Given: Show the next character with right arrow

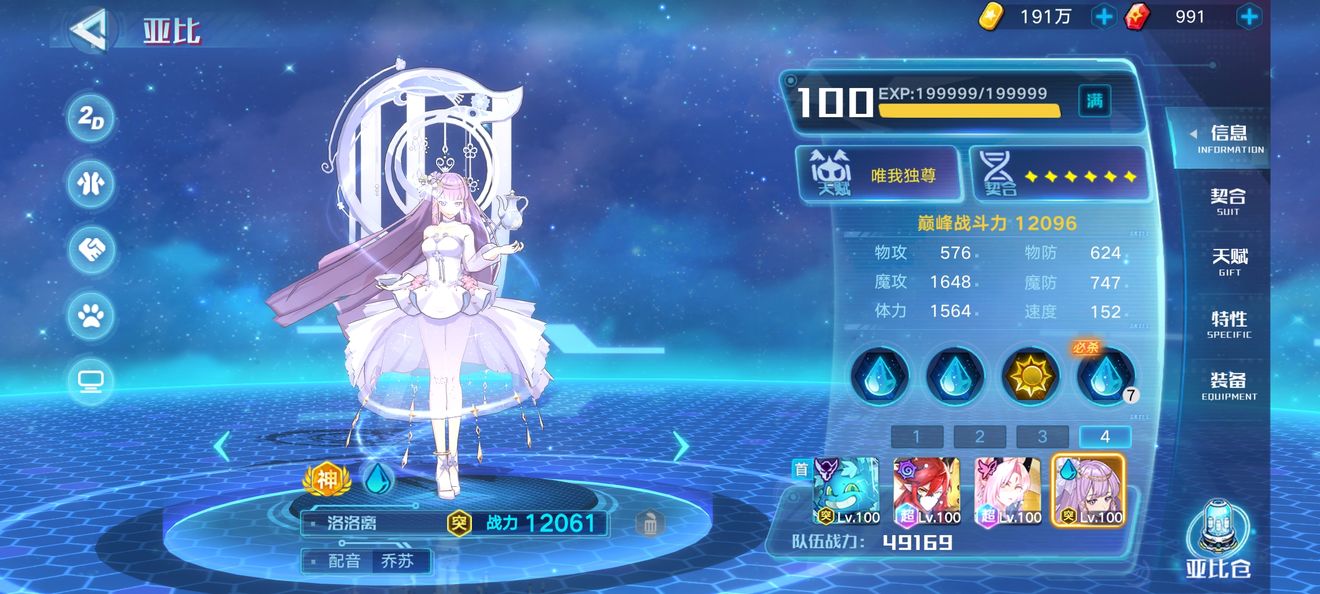Looking at the screenshot, I should pyautogui.click(x=681, y=446).
